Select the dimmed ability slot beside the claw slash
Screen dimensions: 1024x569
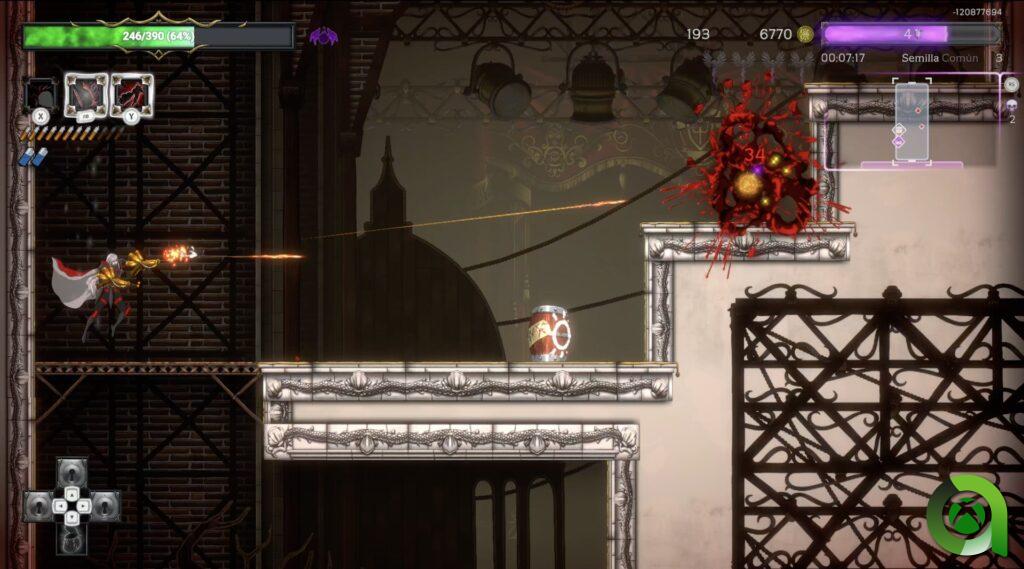[x=41, y=95]
